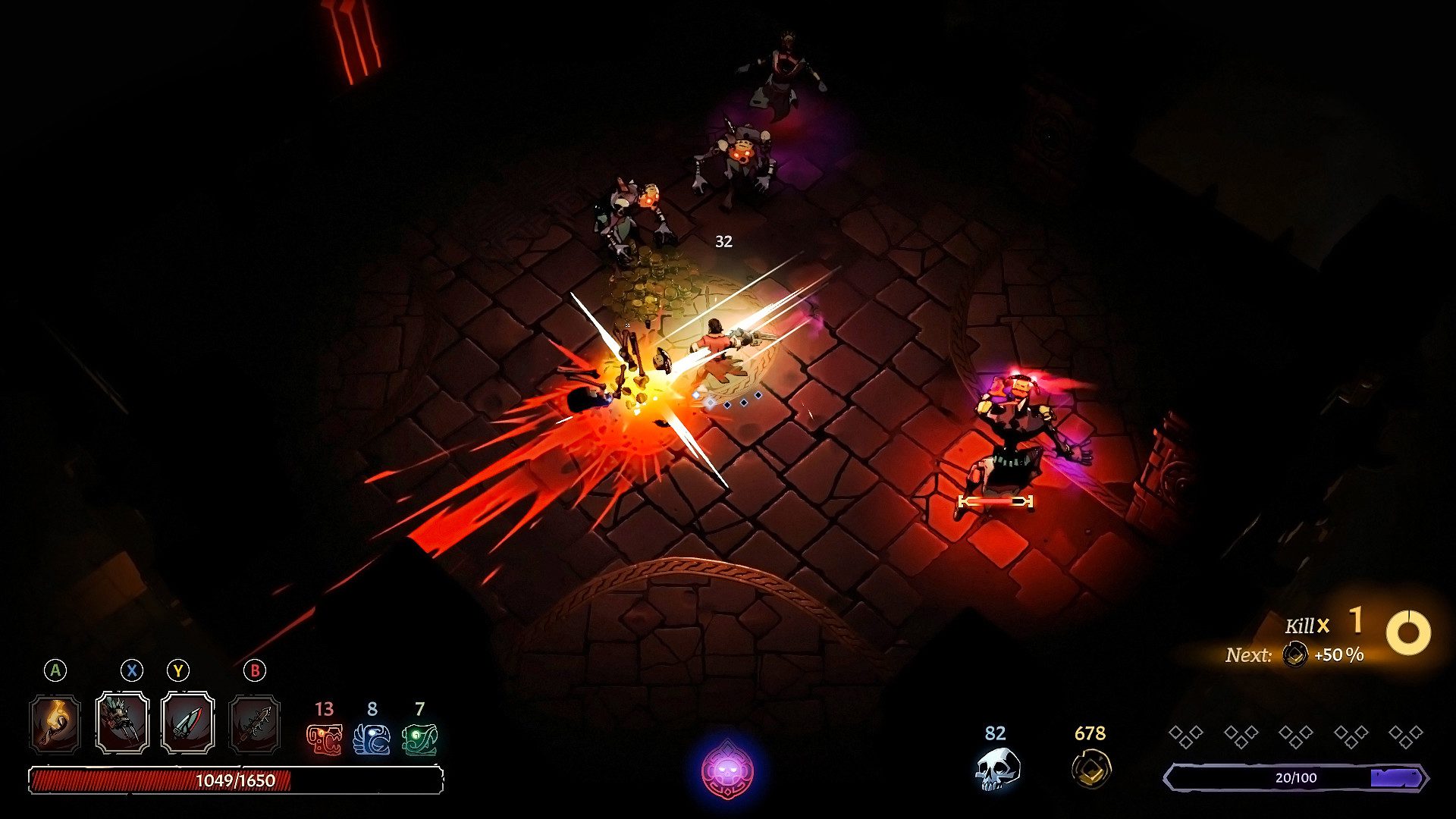Select the claw weapon slot
Image resolution: width=1456 pixels, height=819 pixels.
pos(123,723)
